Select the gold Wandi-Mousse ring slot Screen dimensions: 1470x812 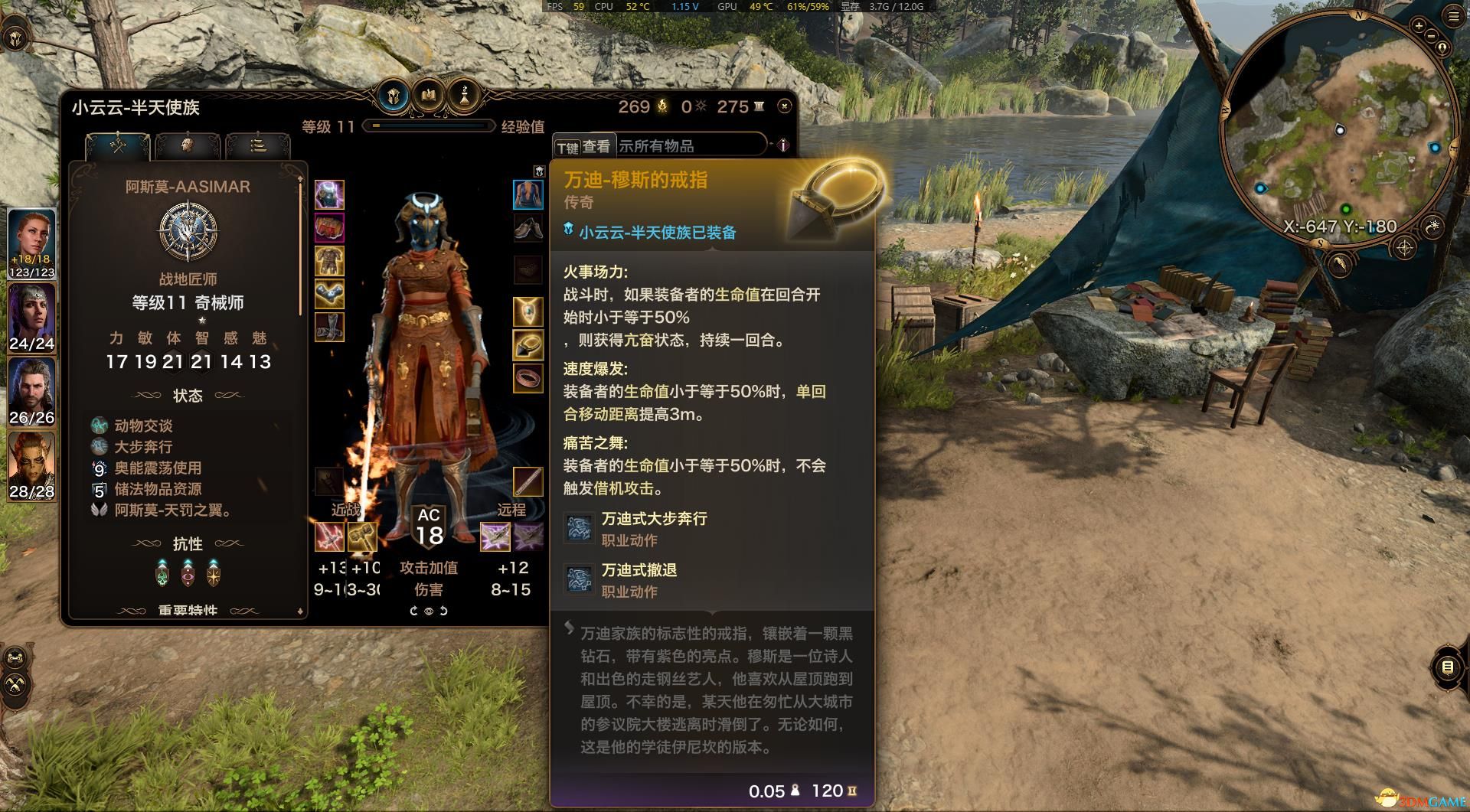[x=528, y=345]
